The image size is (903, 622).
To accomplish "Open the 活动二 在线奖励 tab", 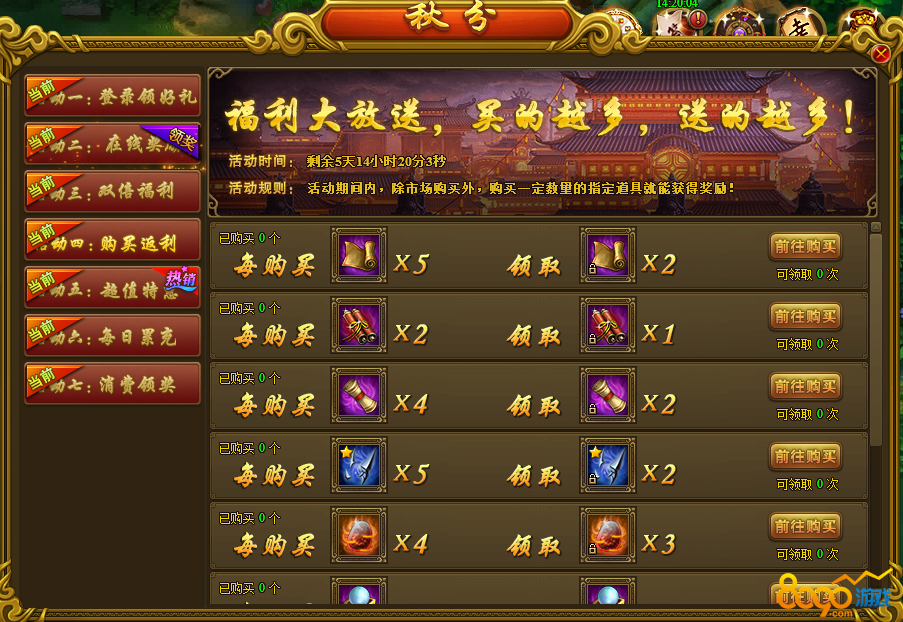I will (x=113, y=144).
